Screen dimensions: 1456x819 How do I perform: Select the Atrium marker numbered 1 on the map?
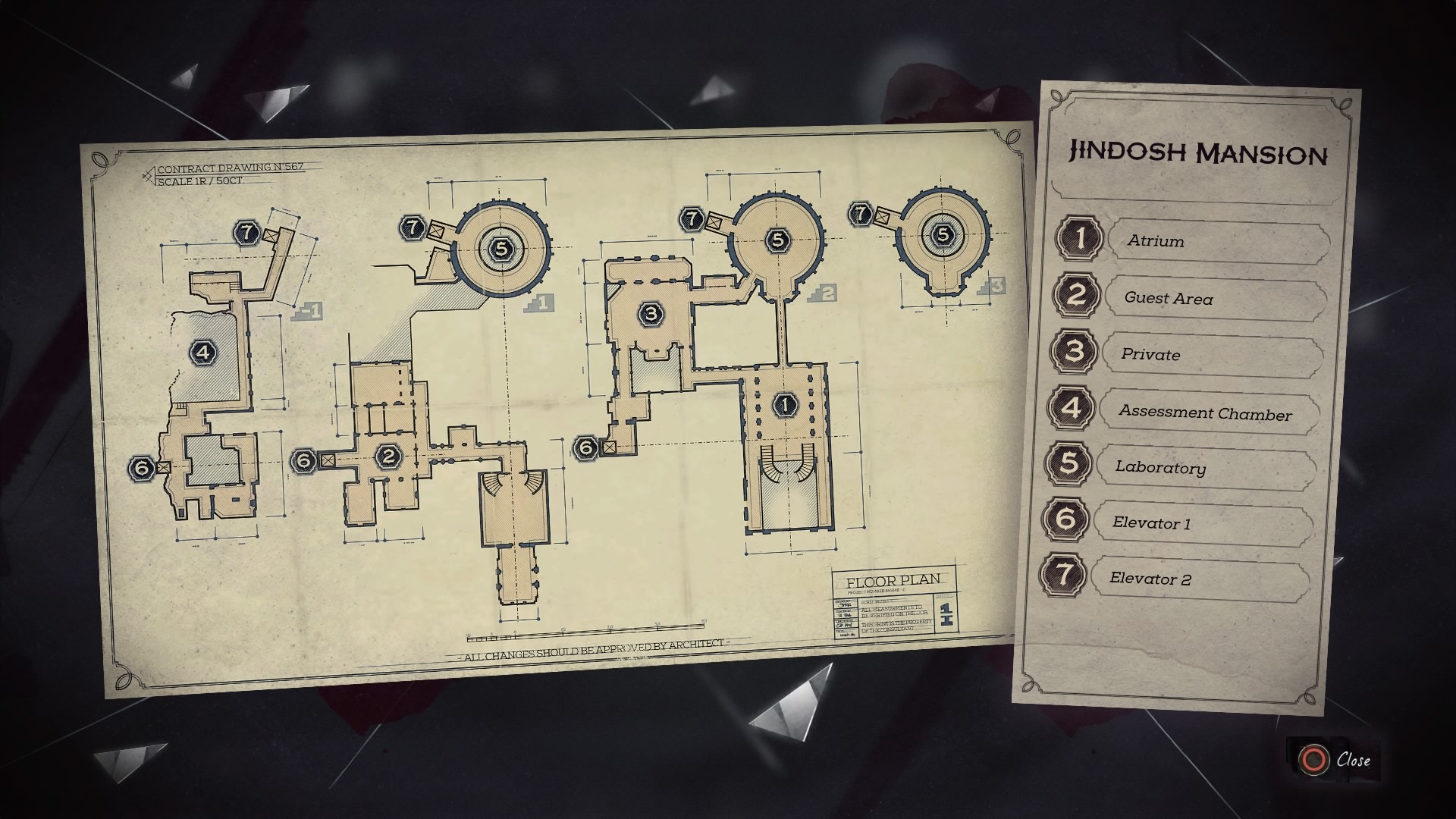tap(786, 405)
